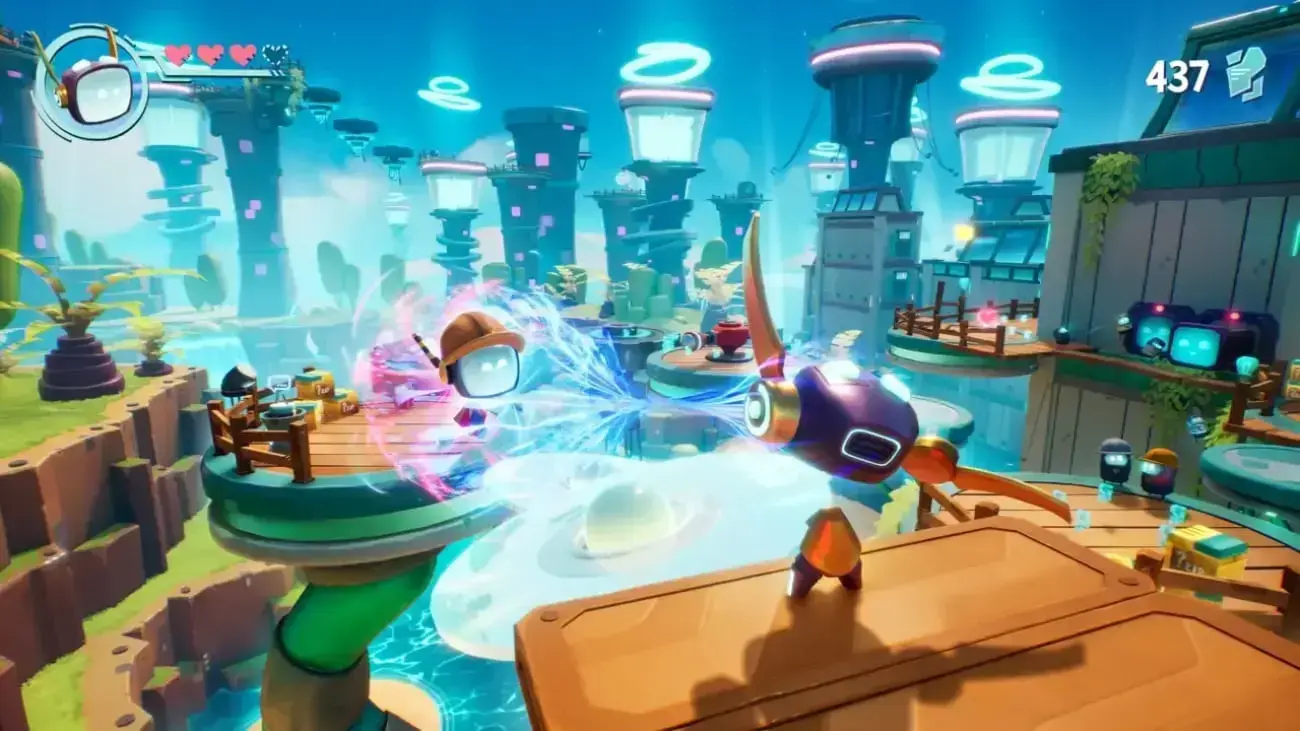Click the stack of yellow supply boxes
1300x731 pixels.
[x=320, y=388]
